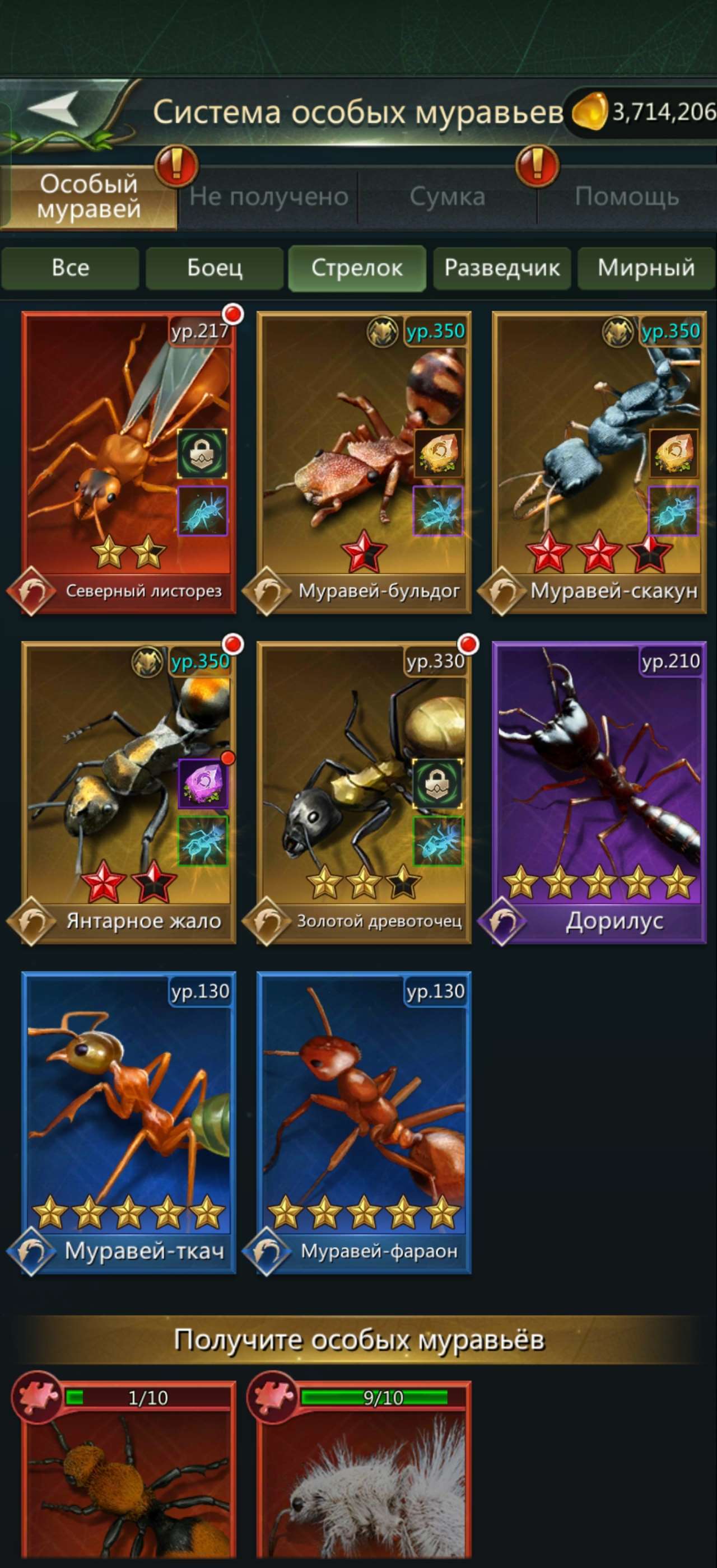Screen dimensions: 717x1568
Task: Select the Мирный filter
Action: click(x=646, y=268)
